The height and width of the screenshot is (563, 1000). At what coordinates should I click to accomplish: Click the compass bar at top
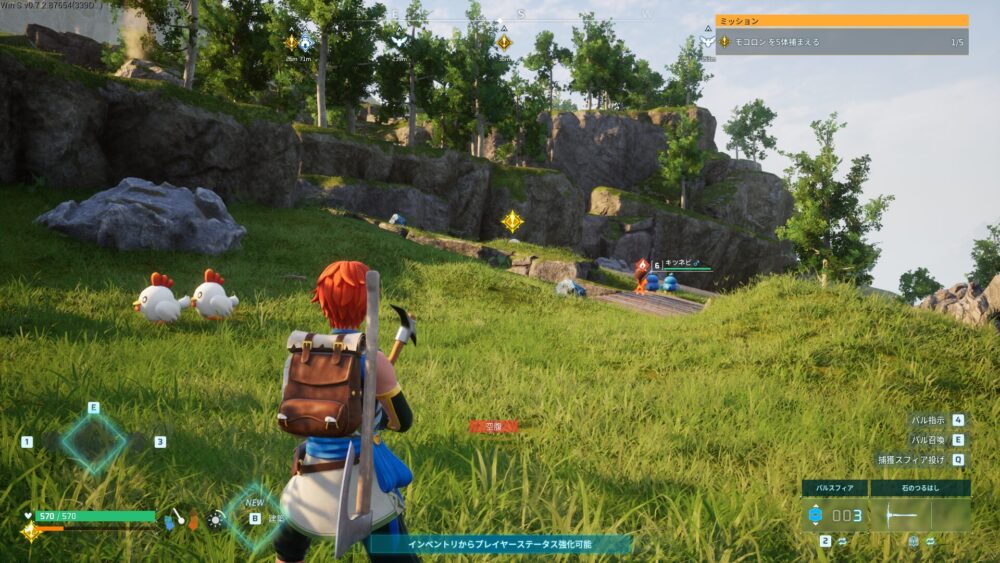pos(520,14)
